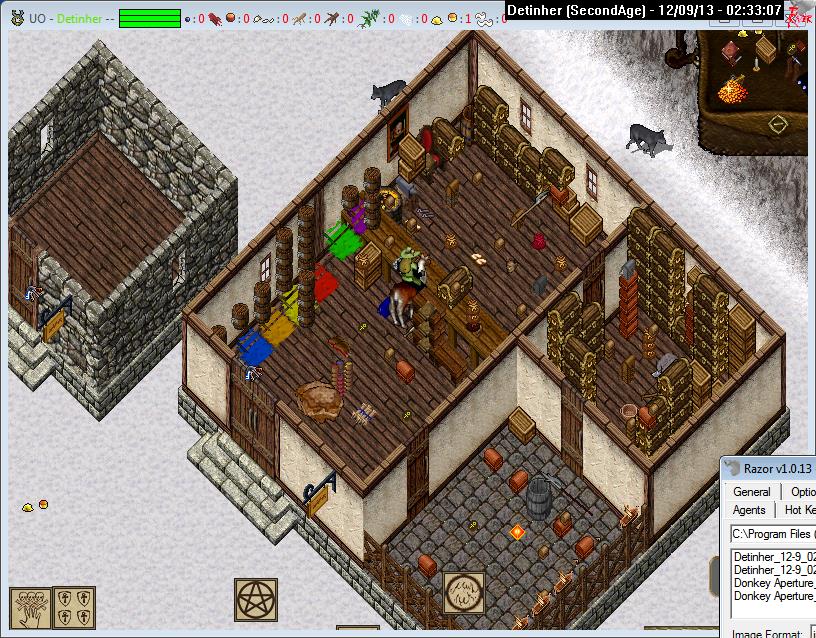
Task: Open the Razor Hot Keys tab
Action: (800, 510)
